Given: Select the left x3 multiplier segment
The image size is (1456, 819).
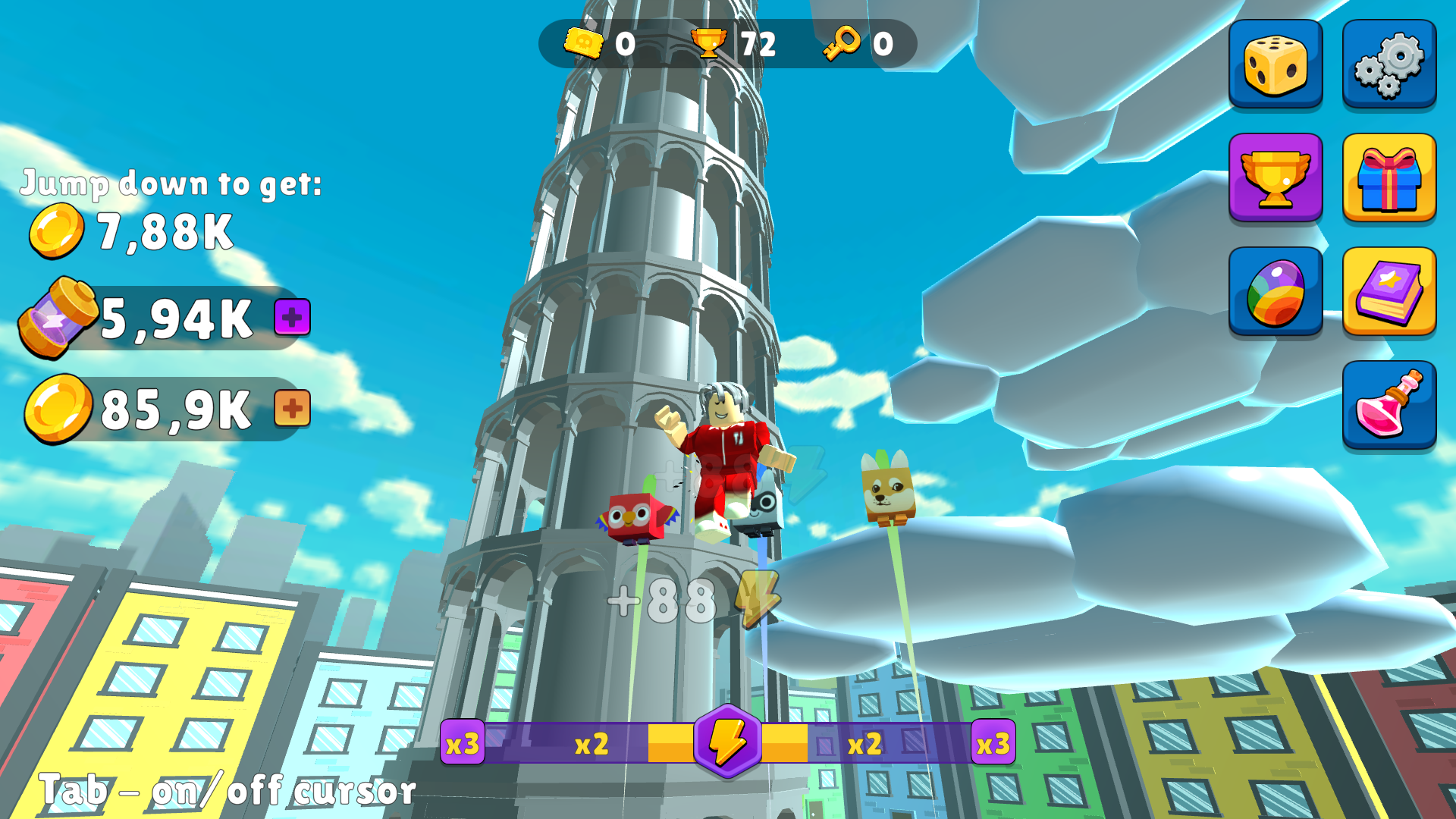Looking at the screenshot, I should [x=461, y=744].
